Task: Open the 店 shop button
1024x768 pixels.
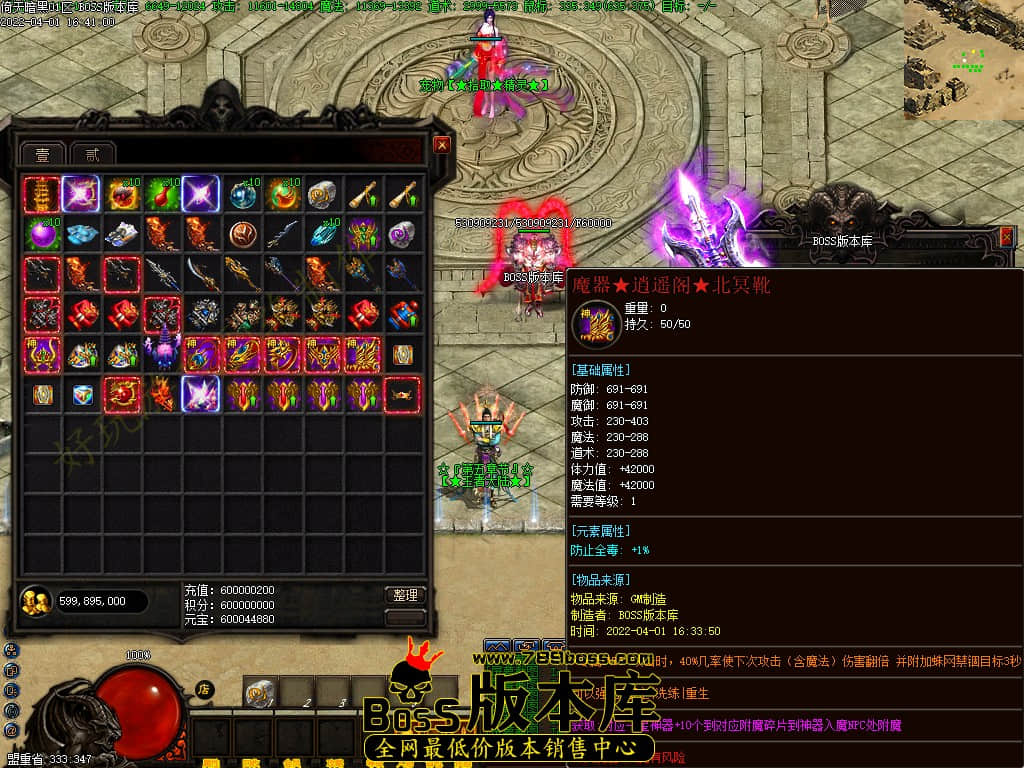Action: (x=203, y=689)
